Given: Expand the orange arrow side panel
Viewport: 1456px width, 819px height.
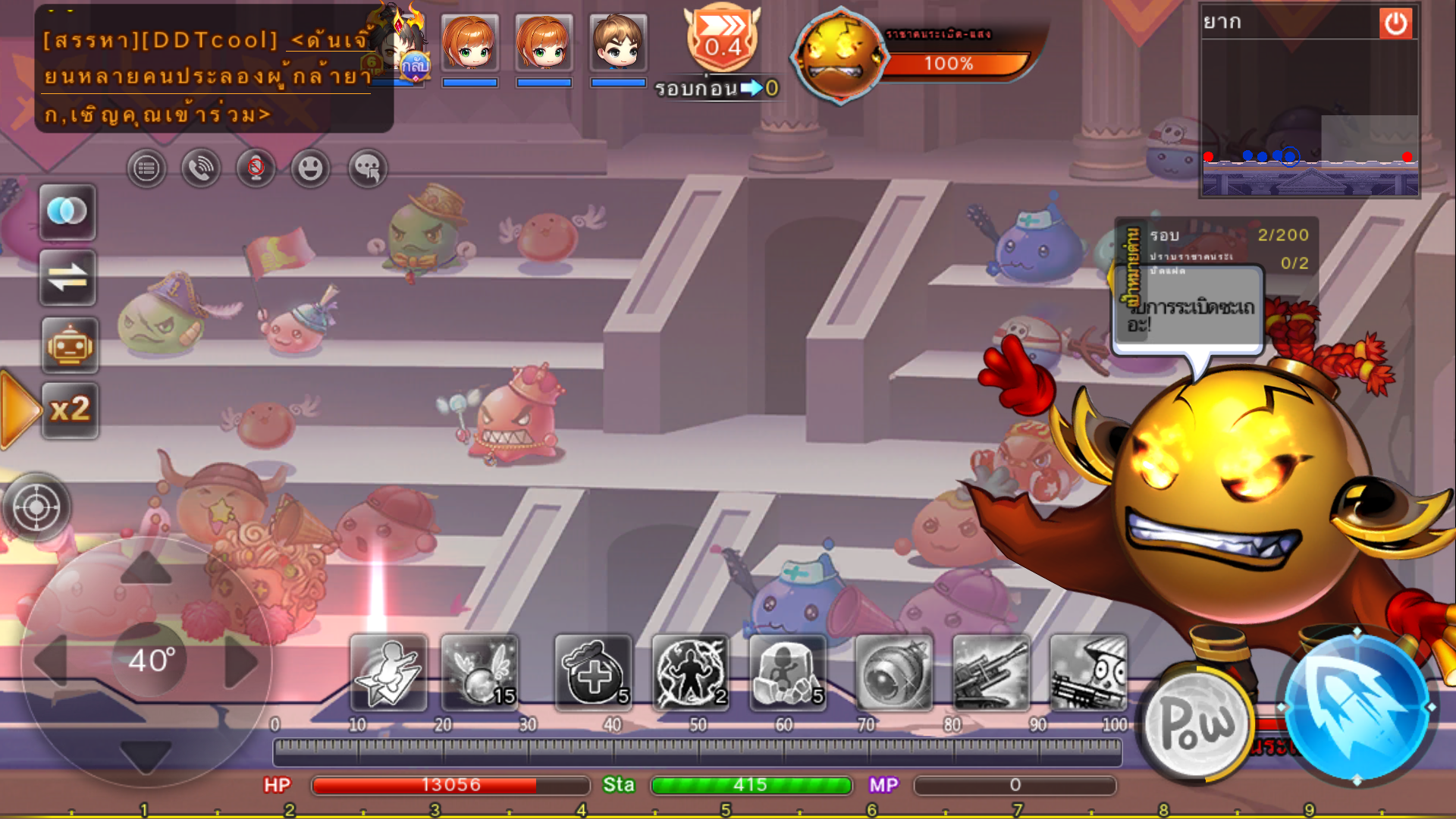Looking at the screenshot, I should 19,410.
